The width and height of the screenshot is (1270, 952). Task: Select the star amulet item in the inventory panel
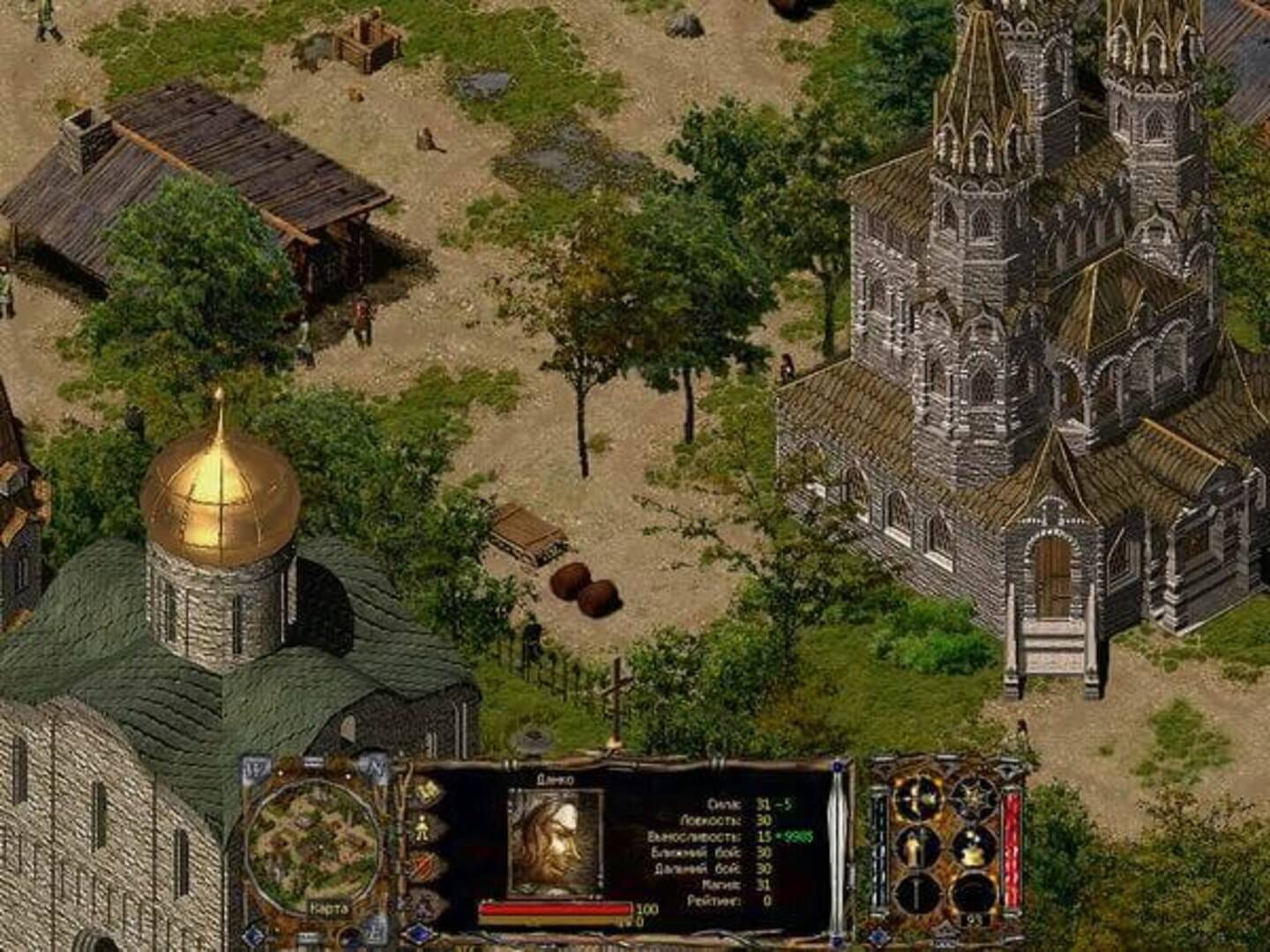[x=973, y=796]
